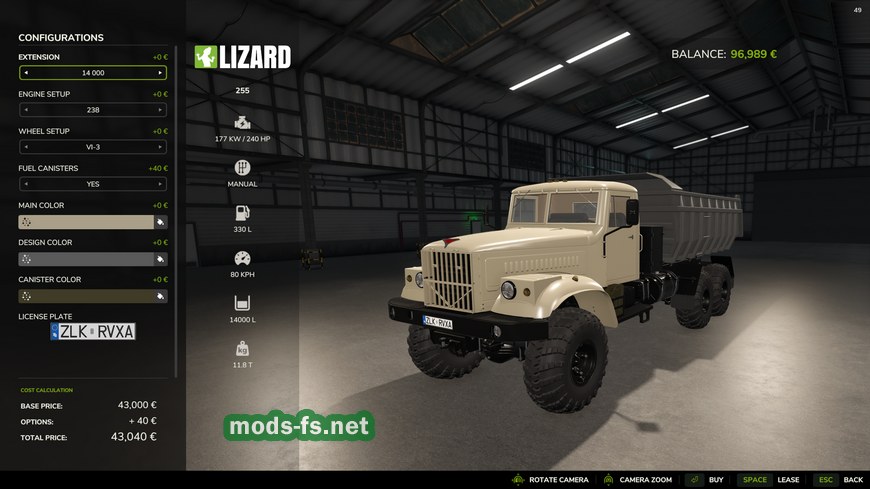Click the Extension previous-option arrow
870x489 pixels.
tap(26, 73)
